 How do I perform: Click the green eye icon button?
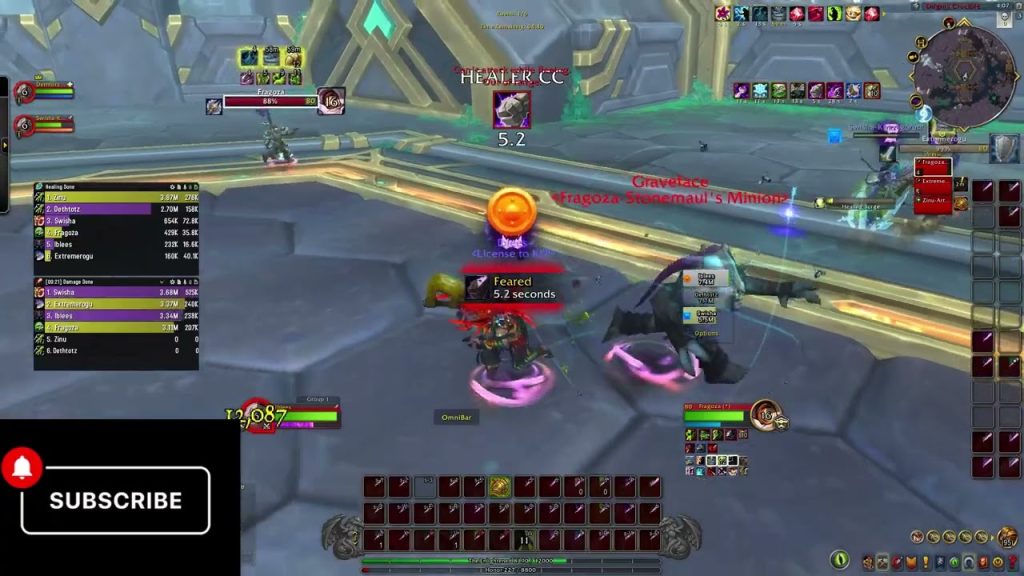click(840, 560)
